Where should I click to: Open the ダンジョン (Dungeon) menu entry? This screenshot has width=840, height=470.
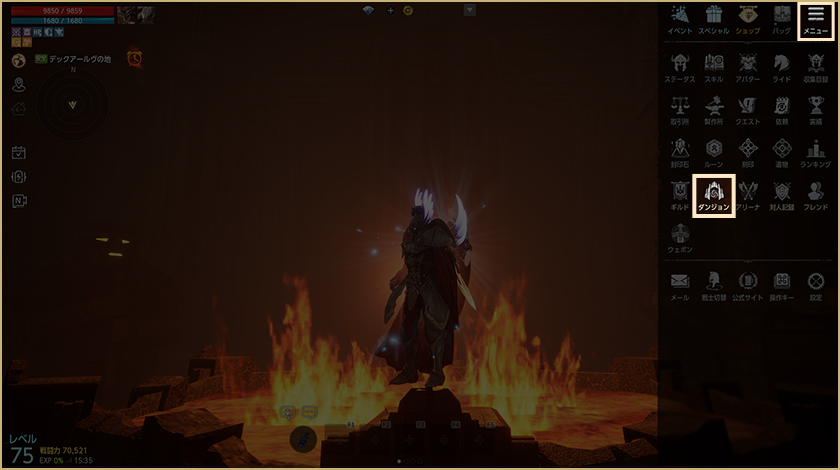[x=714, y=194]
